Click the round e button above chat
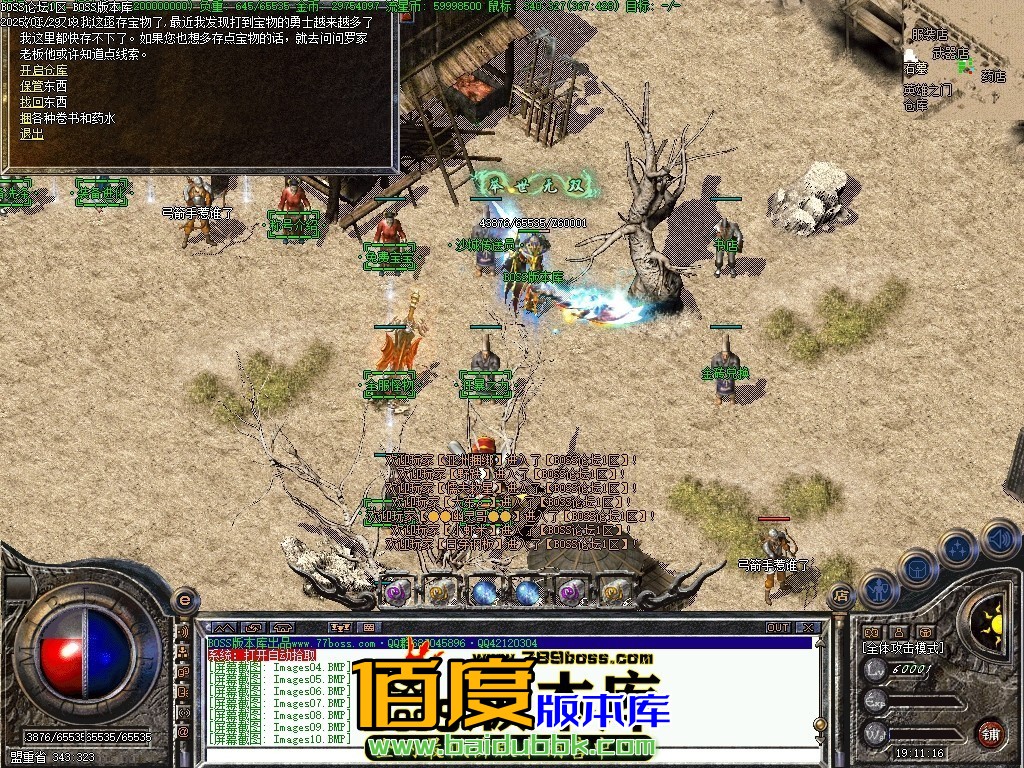This screenshot has width=1024, height=768. point(183,600)
